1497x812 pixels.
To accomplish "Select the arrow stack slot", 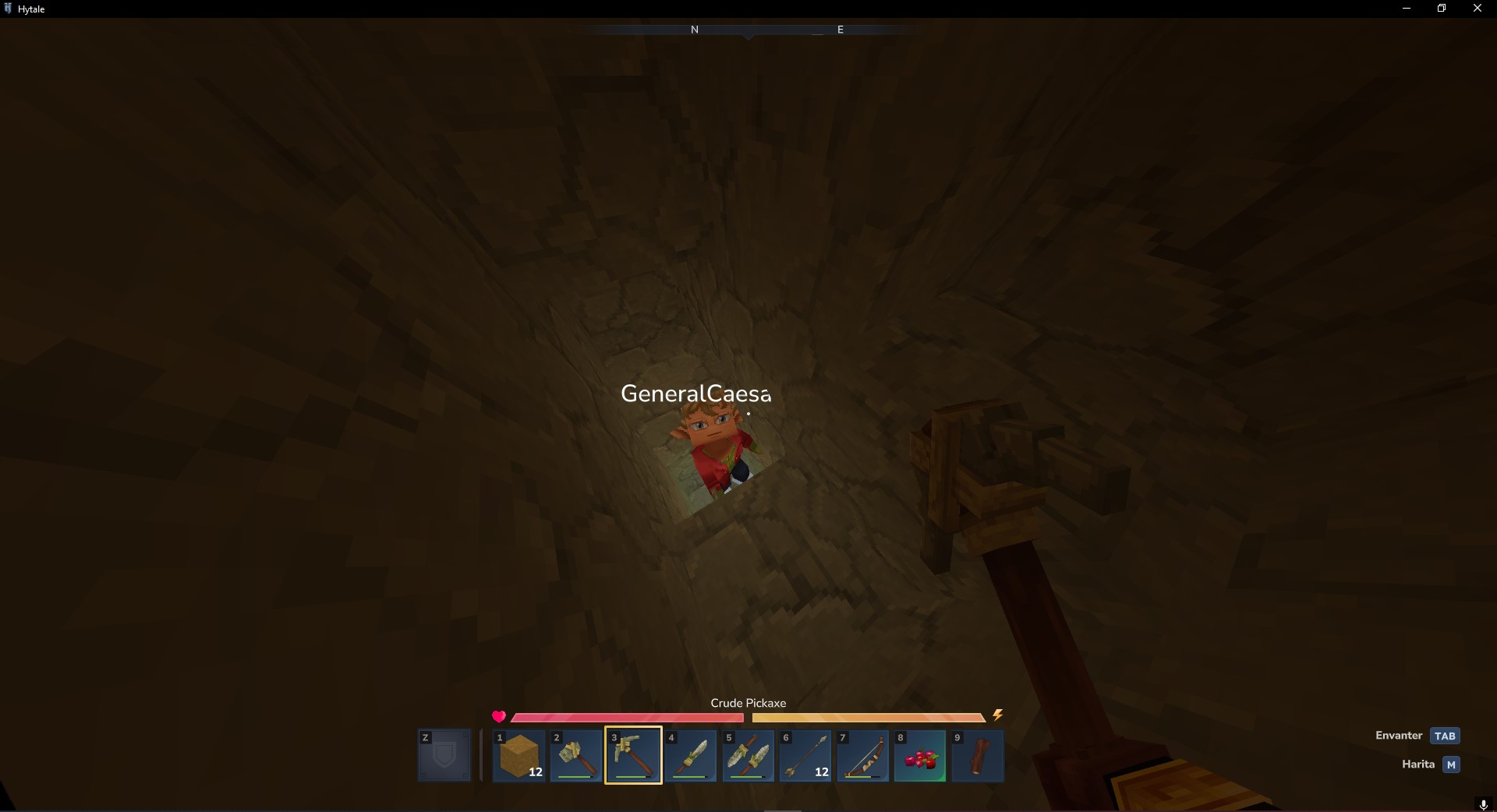I will [x=805, y=755].
